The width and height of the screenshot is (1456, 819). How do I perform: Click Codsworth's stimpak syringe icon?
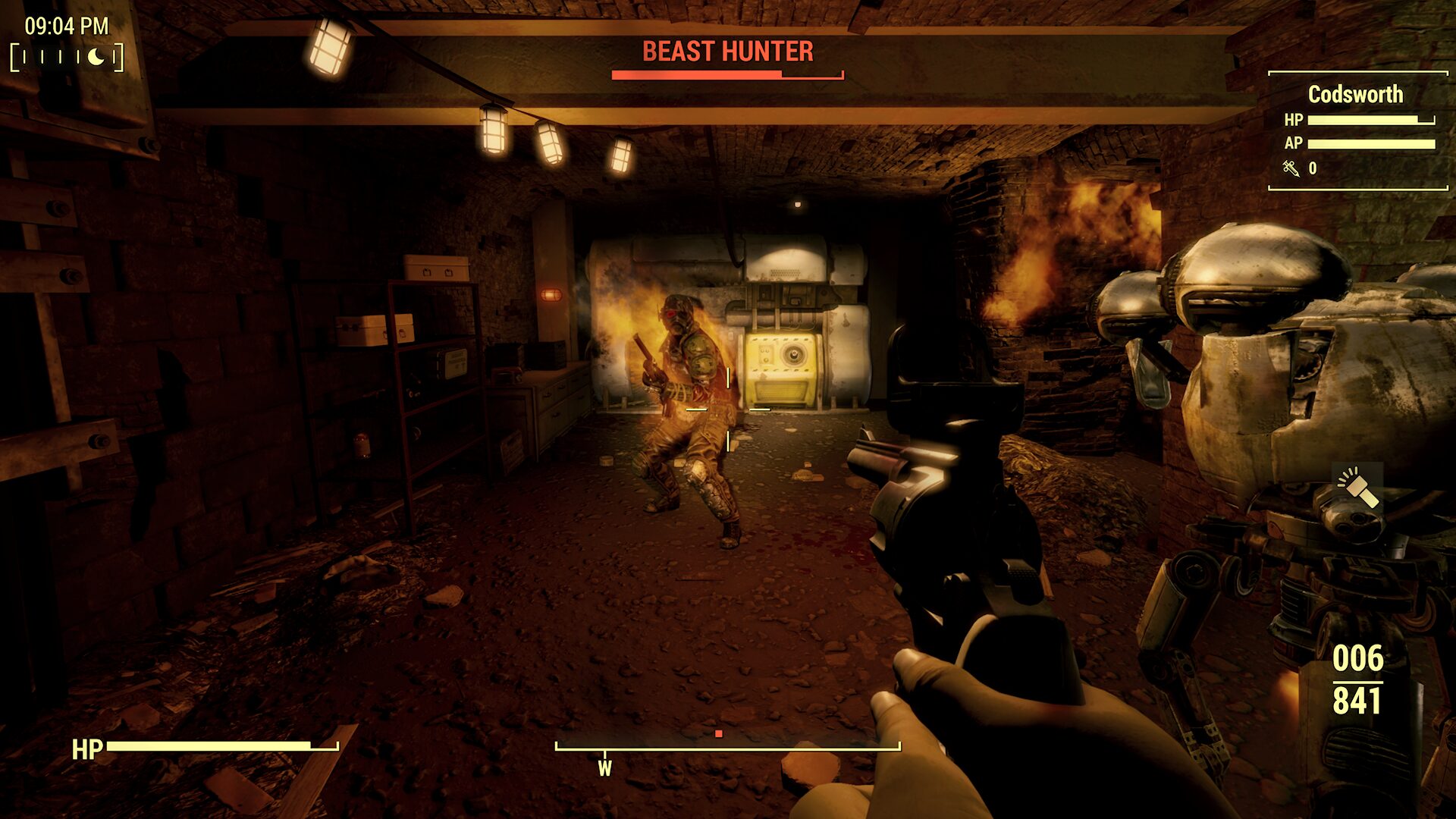click(1291, 168)
